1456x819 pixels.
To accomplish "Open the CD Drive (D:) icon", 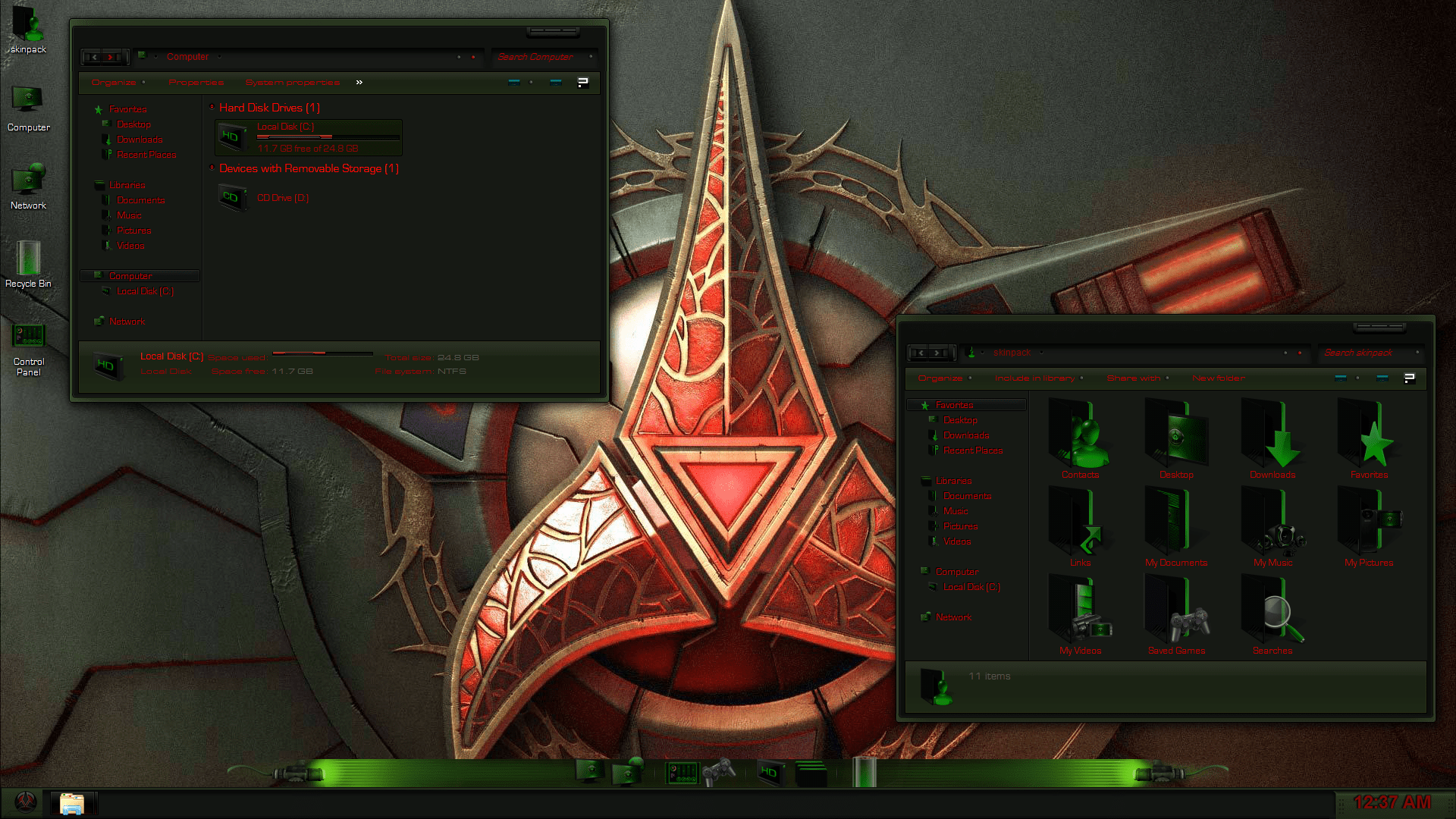I will point(232,197).
